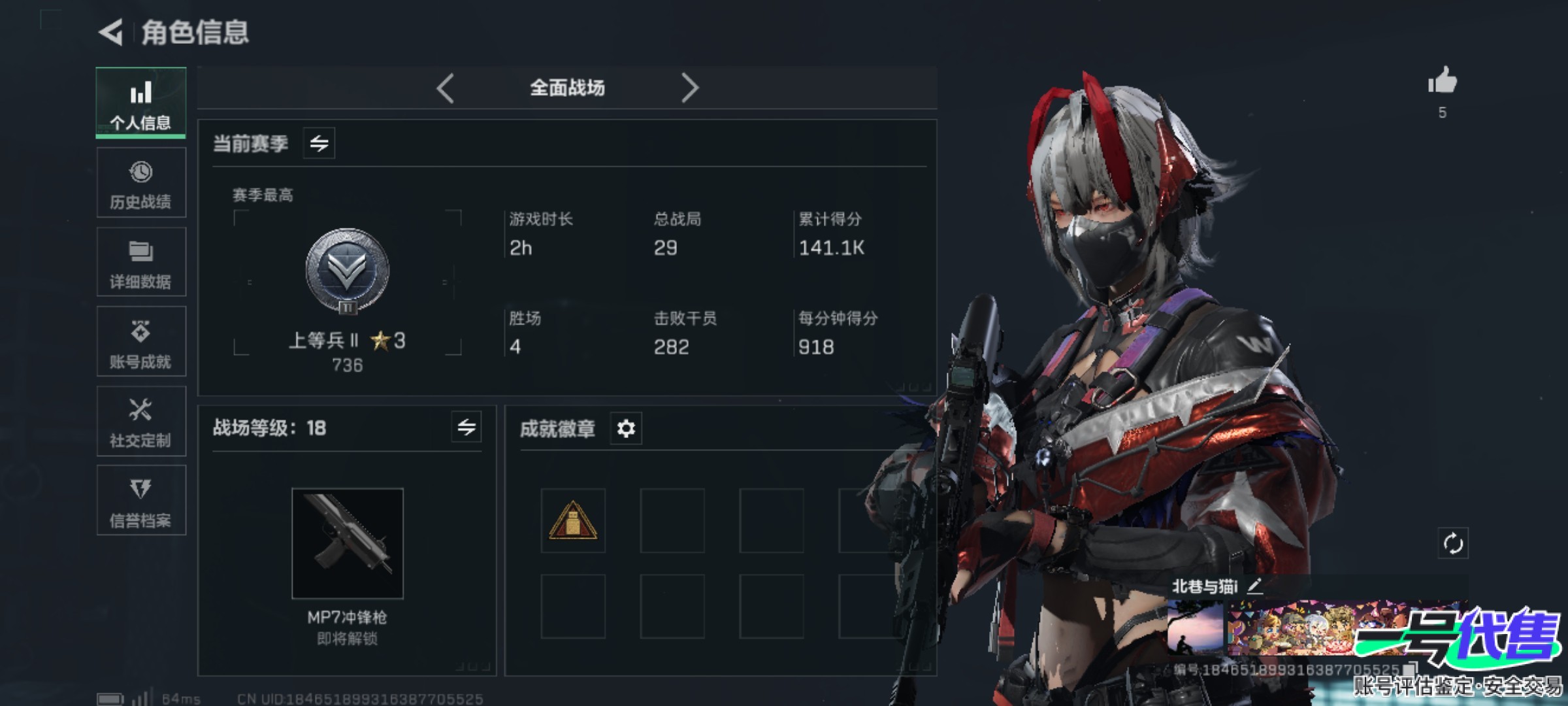Image resolution: width=1568 pixels, height=706 pixels.
Task: Toggle the 战场等级 swap button
Action: pos(466,428)
